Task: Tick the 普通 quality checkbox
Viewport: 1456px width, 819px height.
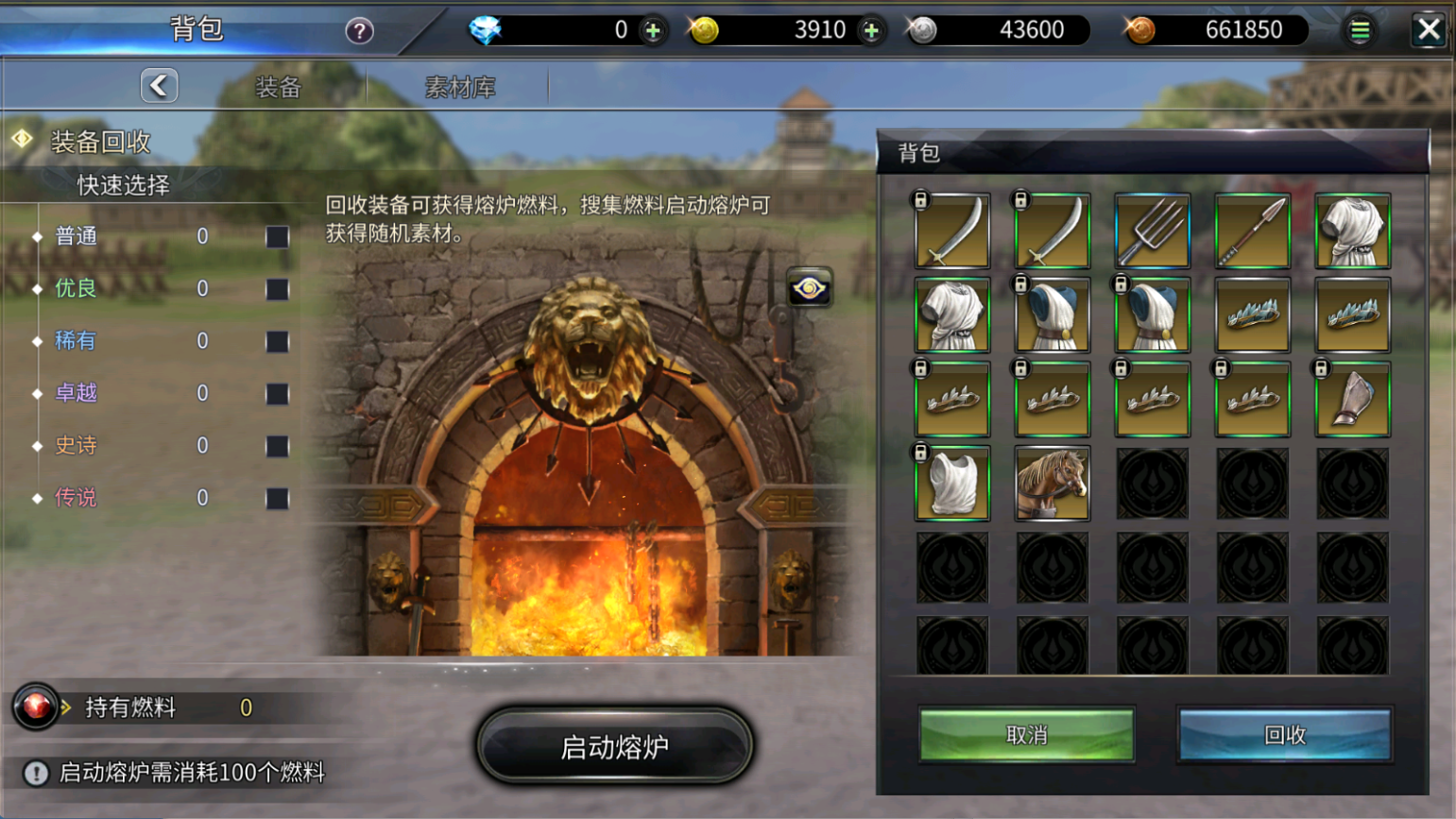Action: pos(277,236)
